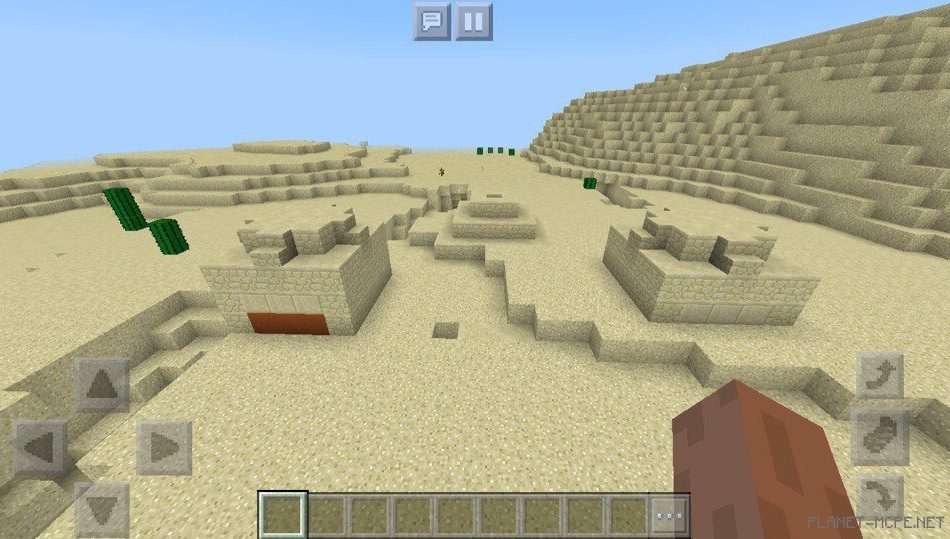Image resolution: width=950 pixels, height=539 pixels.
Task: Open the chat window
Action: coord(432,21)
